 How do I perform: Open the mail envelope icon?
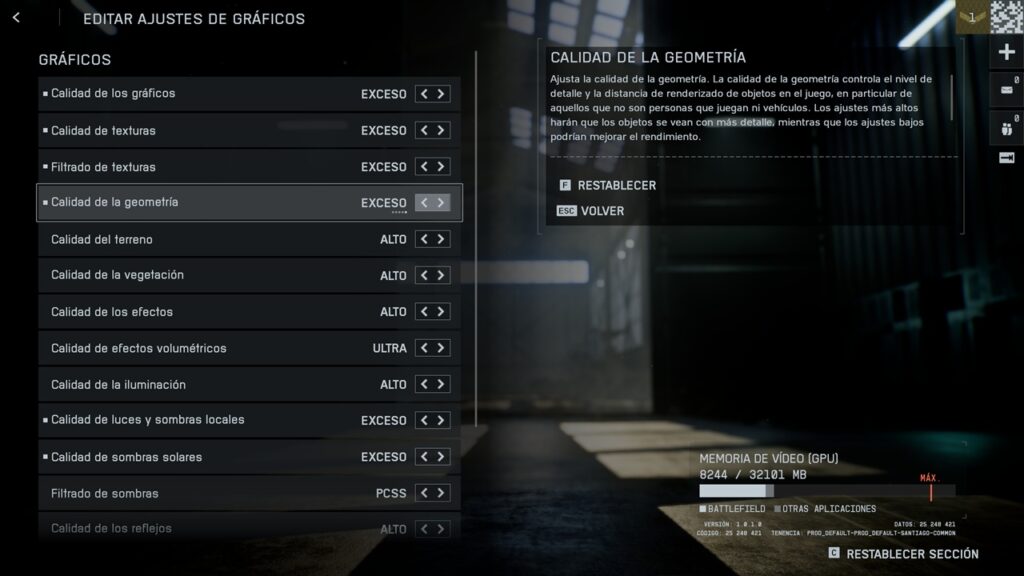point(1006,90)
